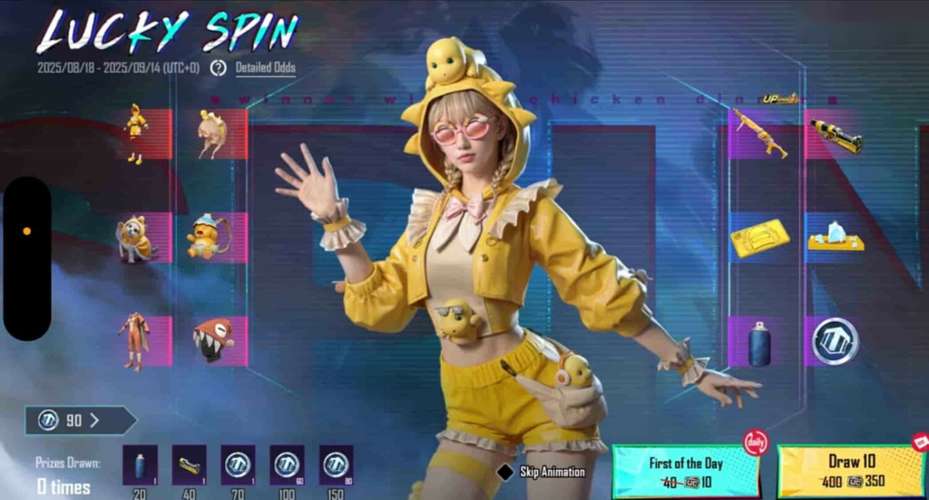Open the 90 token currency counter
Image resolution: width=929 pixels, height=500 pixels.
pyautogui.click(x=78, y=420)
